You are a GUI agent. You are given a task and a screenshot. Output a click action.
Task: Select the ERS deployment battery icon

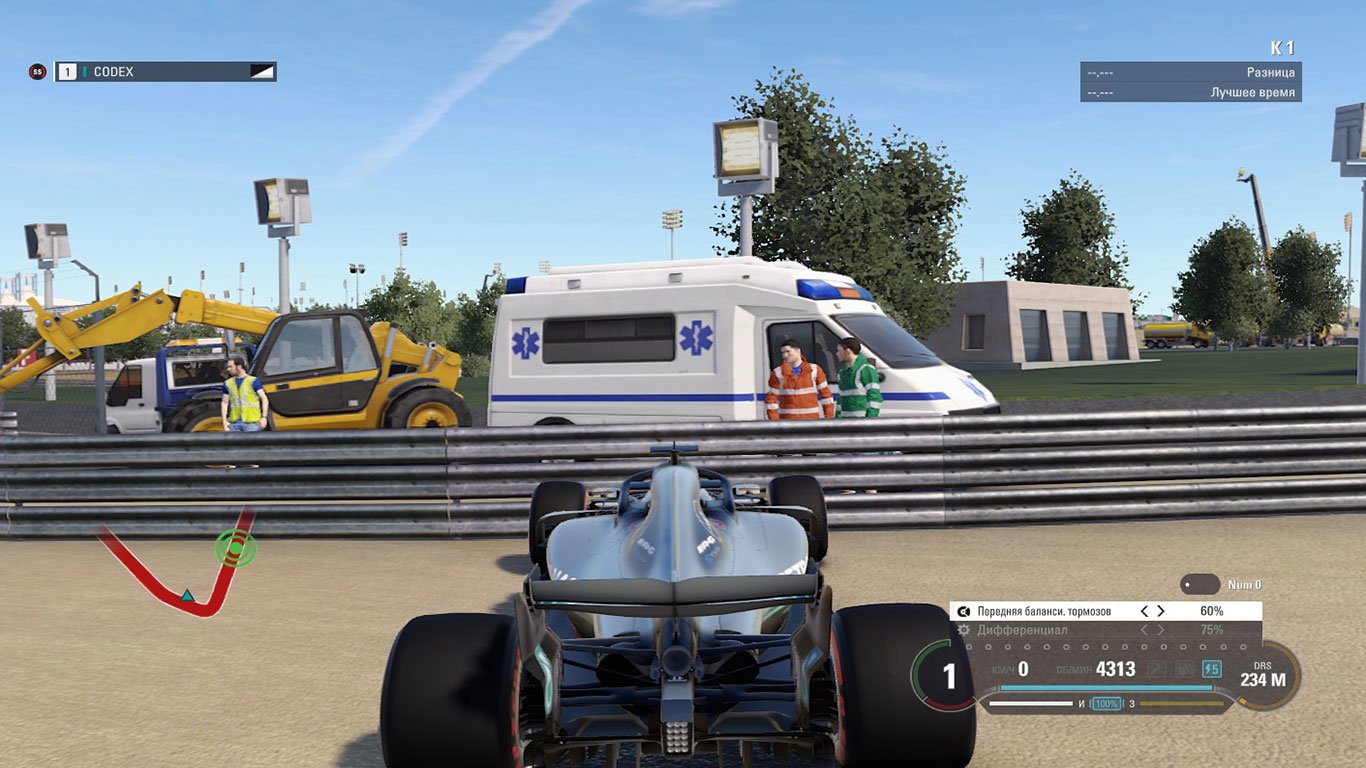pyautogui.click(x=1212, y=669)
